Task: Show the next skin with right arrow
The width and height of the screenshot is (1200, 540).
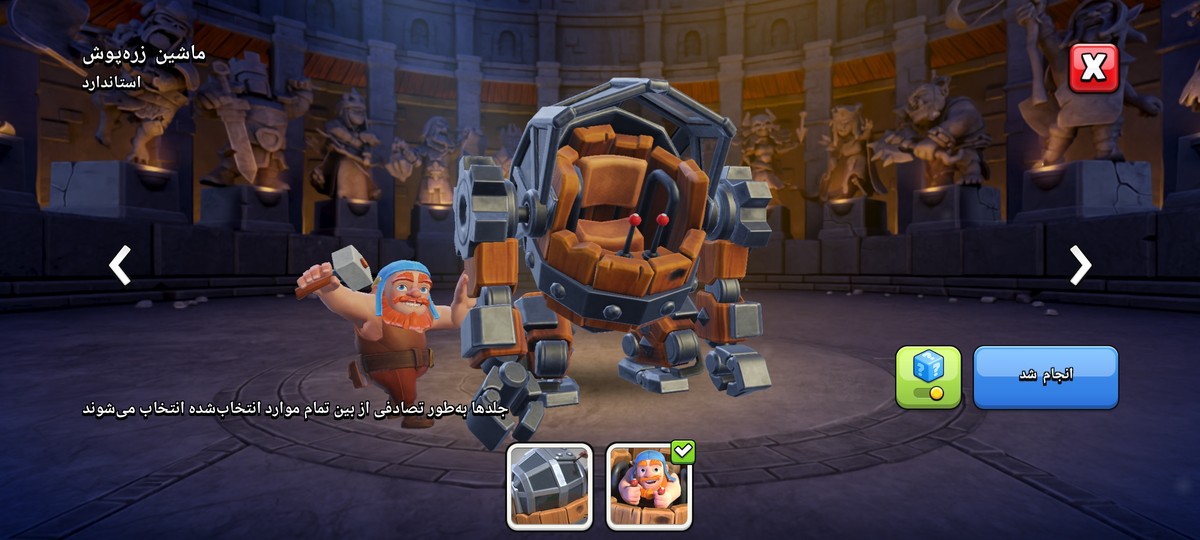Action: pyautogui.click(x=1080, y=265)
